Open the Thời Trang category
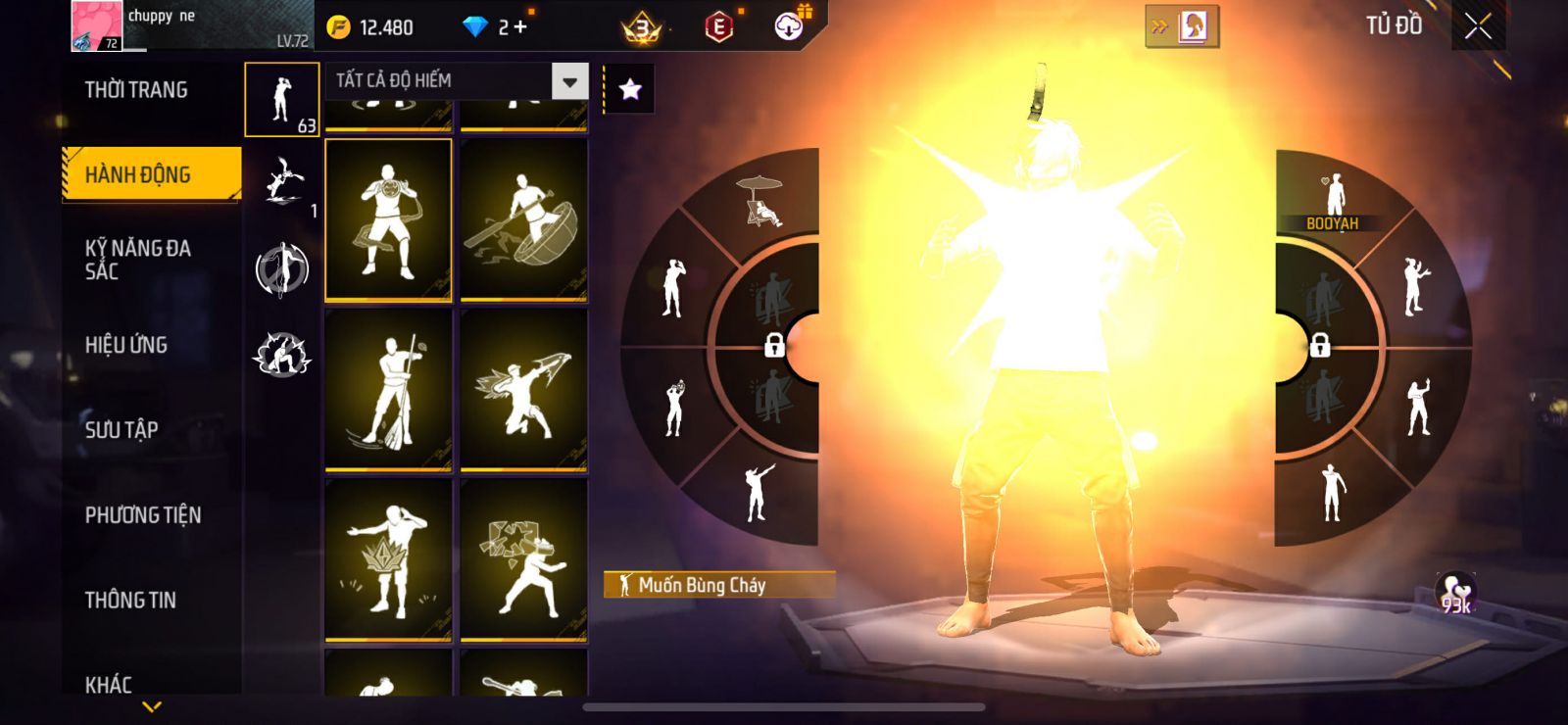 pyautogui.click(x=136, y=90)
